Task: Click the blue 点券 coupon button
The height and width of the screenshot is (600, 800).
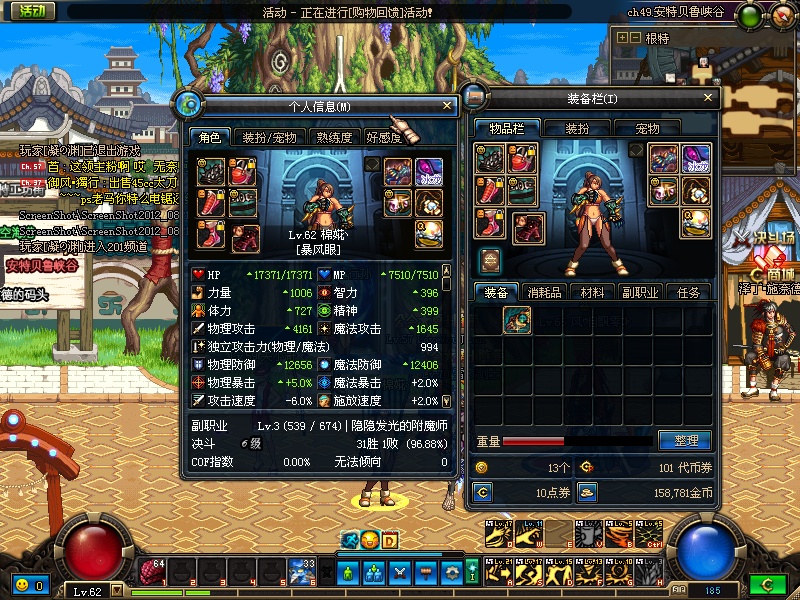Action: (484, 492)
